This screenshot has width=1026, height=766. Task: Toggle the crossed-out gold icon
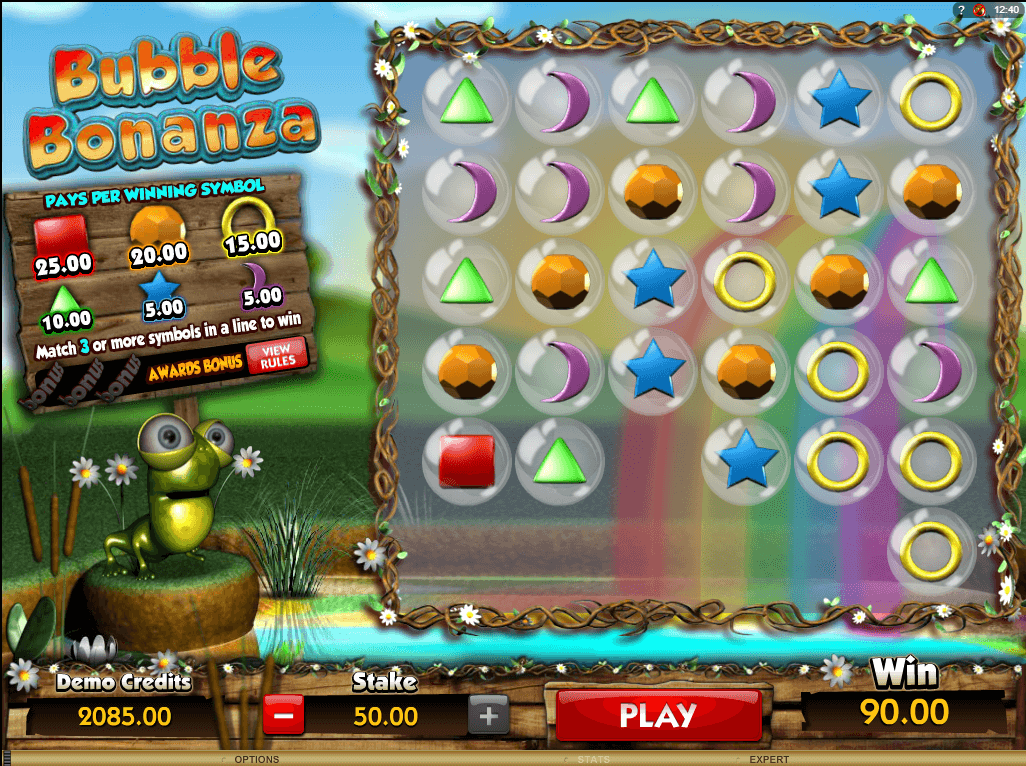(978, 9)
